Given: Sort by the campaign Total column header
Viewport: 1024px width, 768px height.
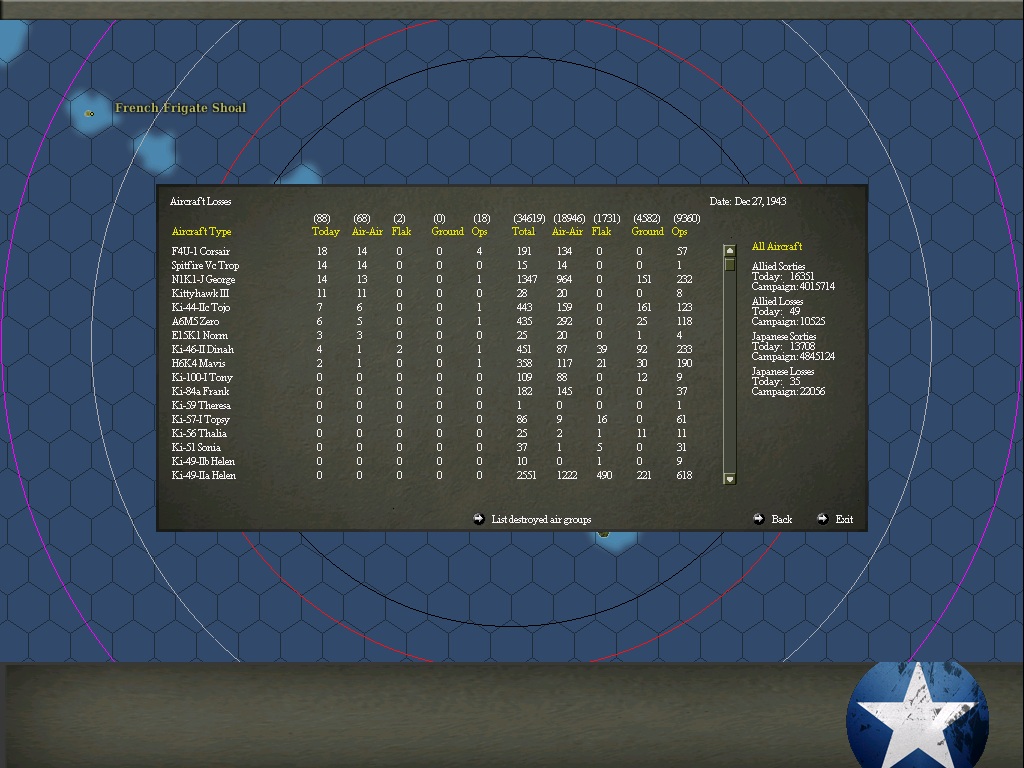Looking at the screenshot, I should point(523,232).
